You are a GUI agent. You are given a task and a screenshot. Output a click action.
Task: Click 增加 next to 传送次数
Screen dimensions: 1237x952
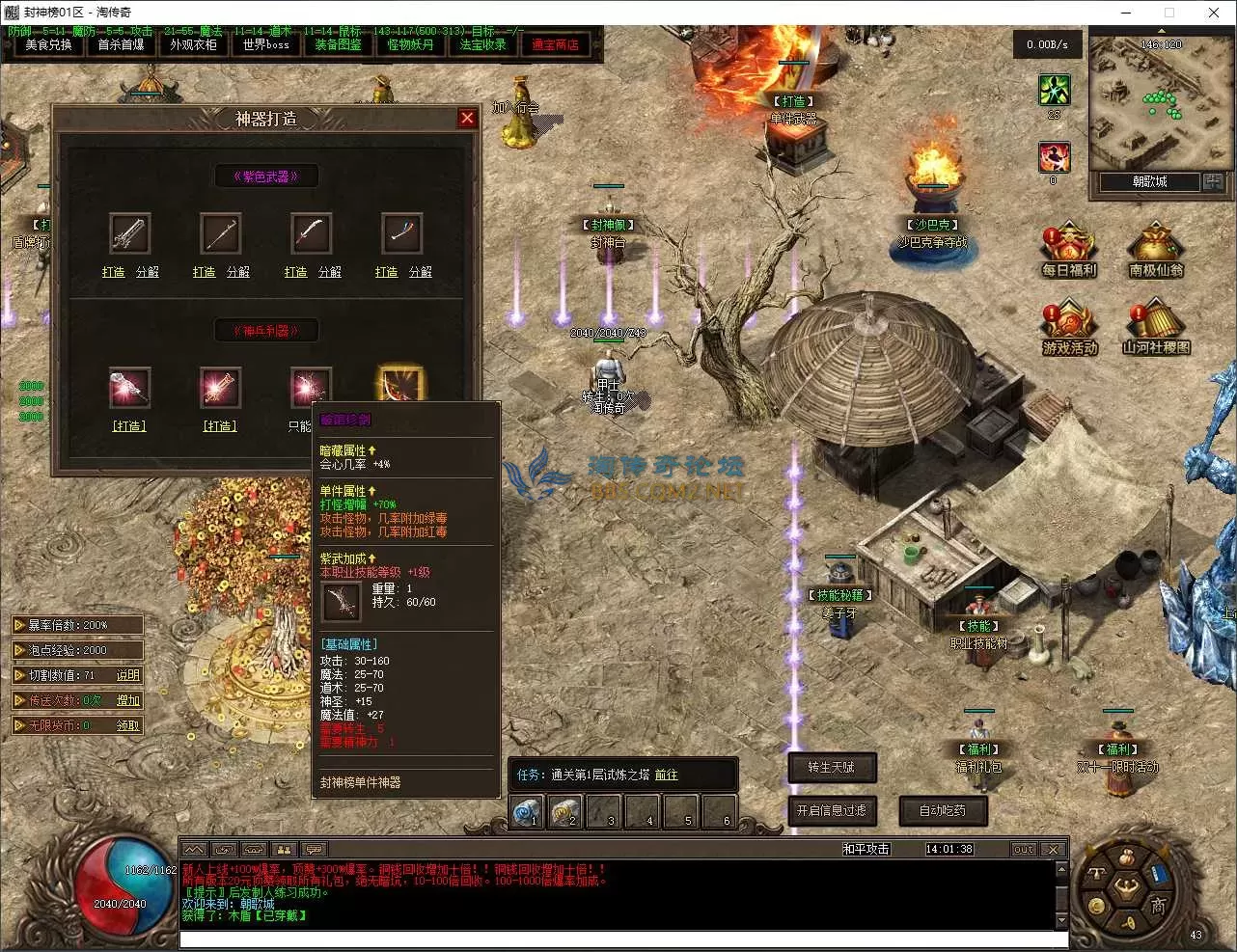(x=128, y=701)
